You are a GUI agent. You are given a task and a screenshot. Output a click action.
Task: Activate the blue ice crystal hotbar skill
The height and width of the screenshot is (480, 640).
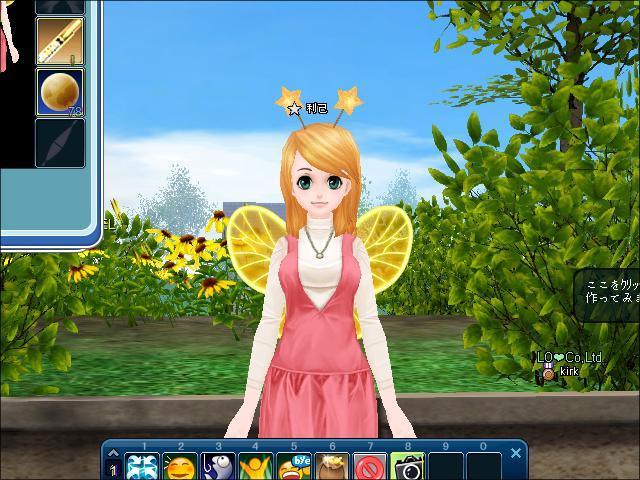143,466
